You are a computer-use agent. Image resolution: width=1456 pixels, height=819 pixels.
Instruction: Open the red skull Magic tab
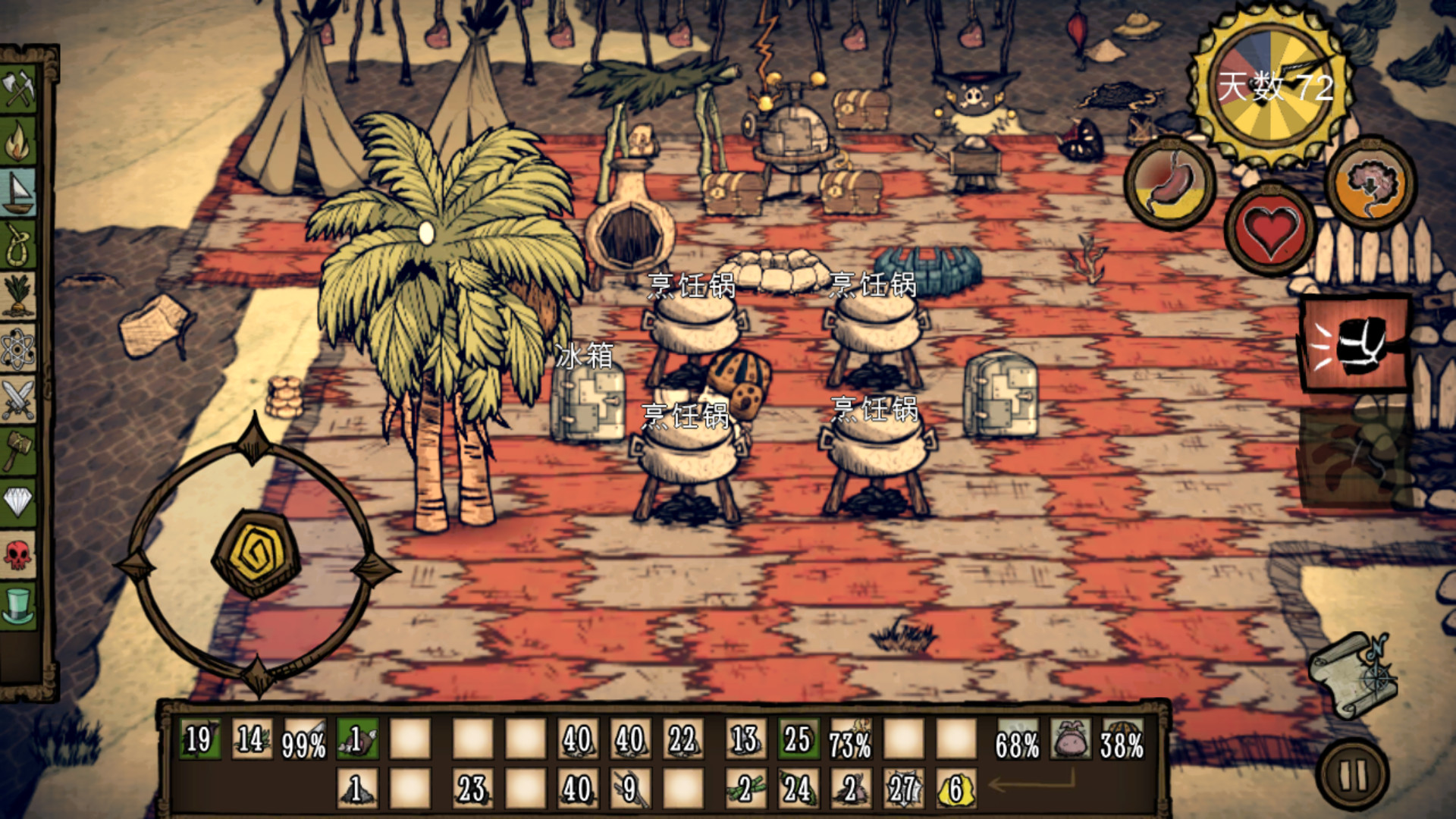point(19,554)
